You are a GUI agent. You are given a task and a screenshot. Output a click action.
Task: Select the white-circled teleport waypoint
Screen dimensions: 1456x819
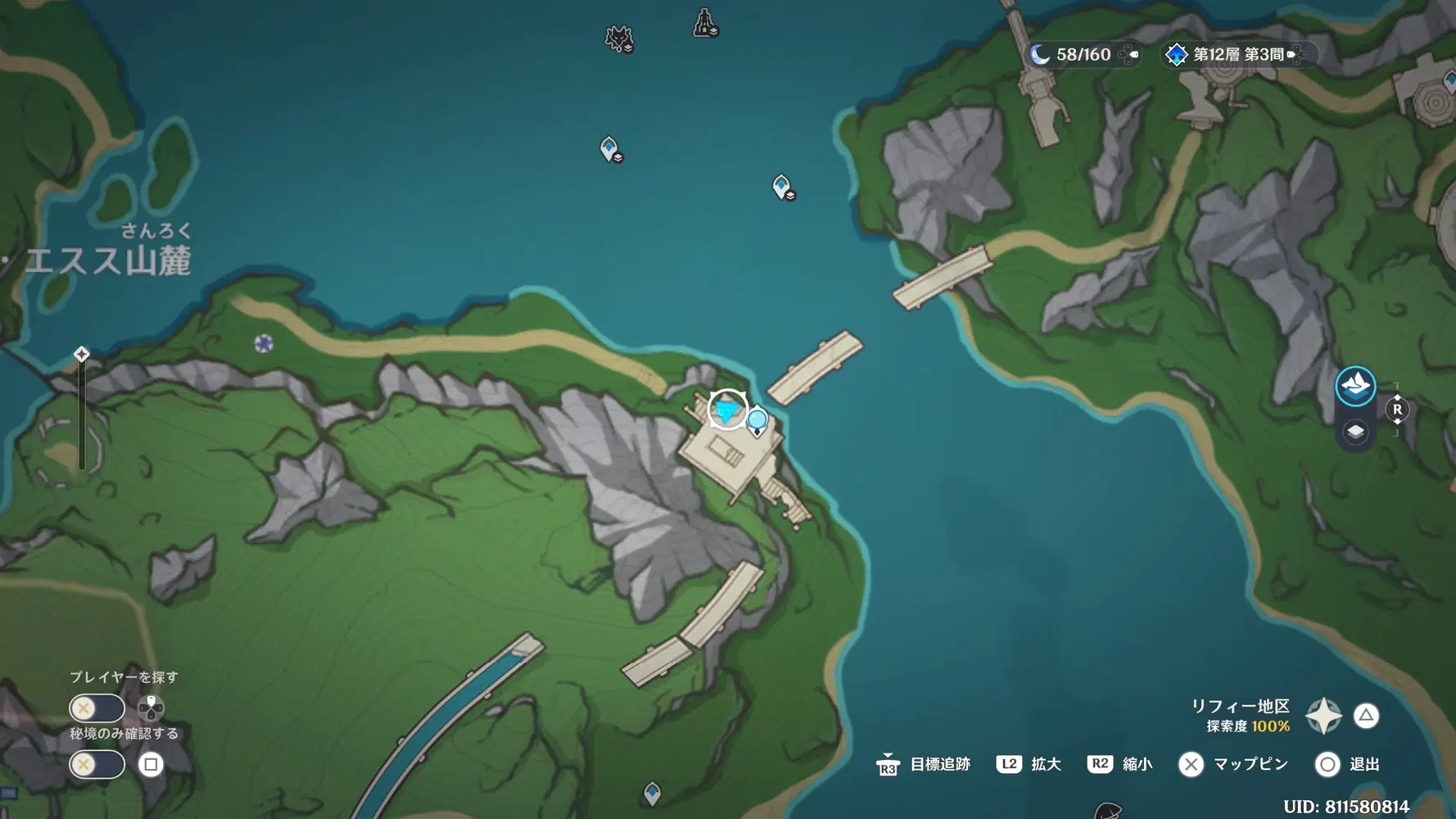coord(726,409)
